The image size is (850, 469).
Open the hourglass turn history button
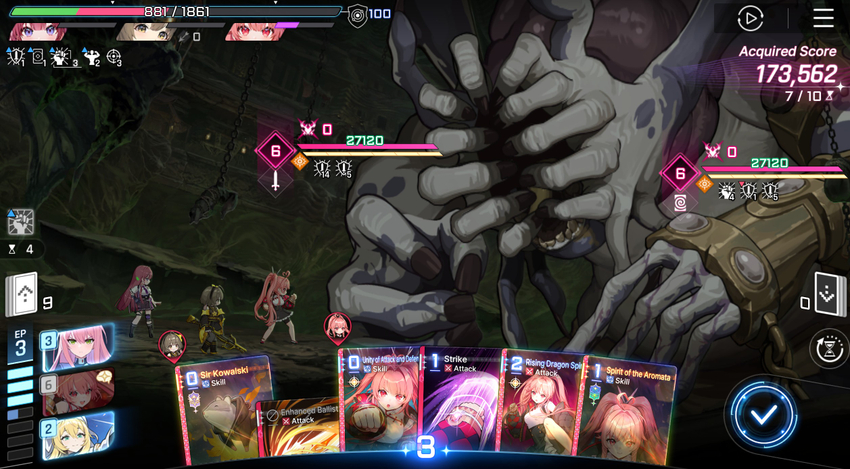point(830,347)
